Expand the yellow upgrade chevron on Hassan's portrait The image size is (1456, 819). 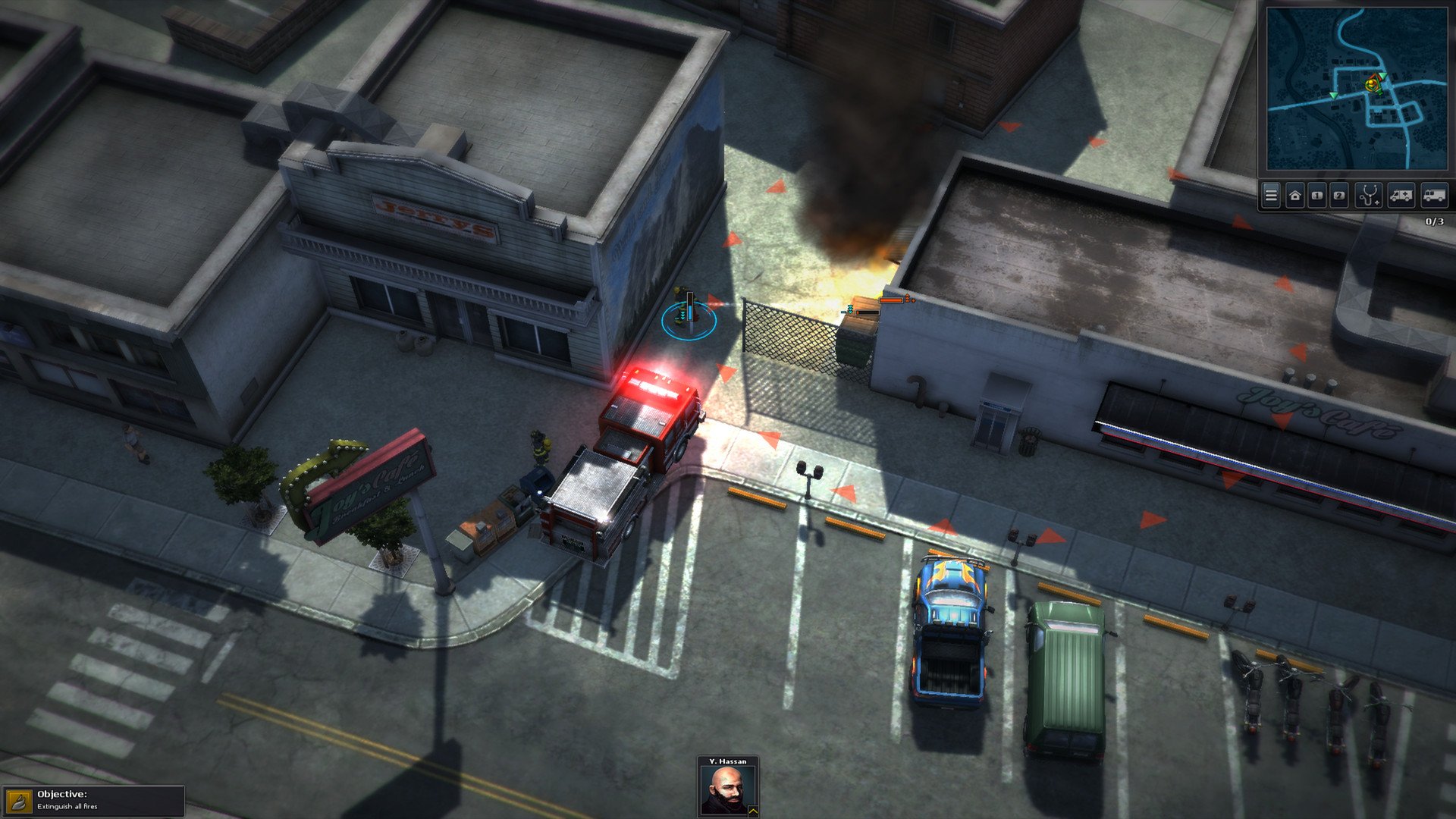tap(753, 810)
